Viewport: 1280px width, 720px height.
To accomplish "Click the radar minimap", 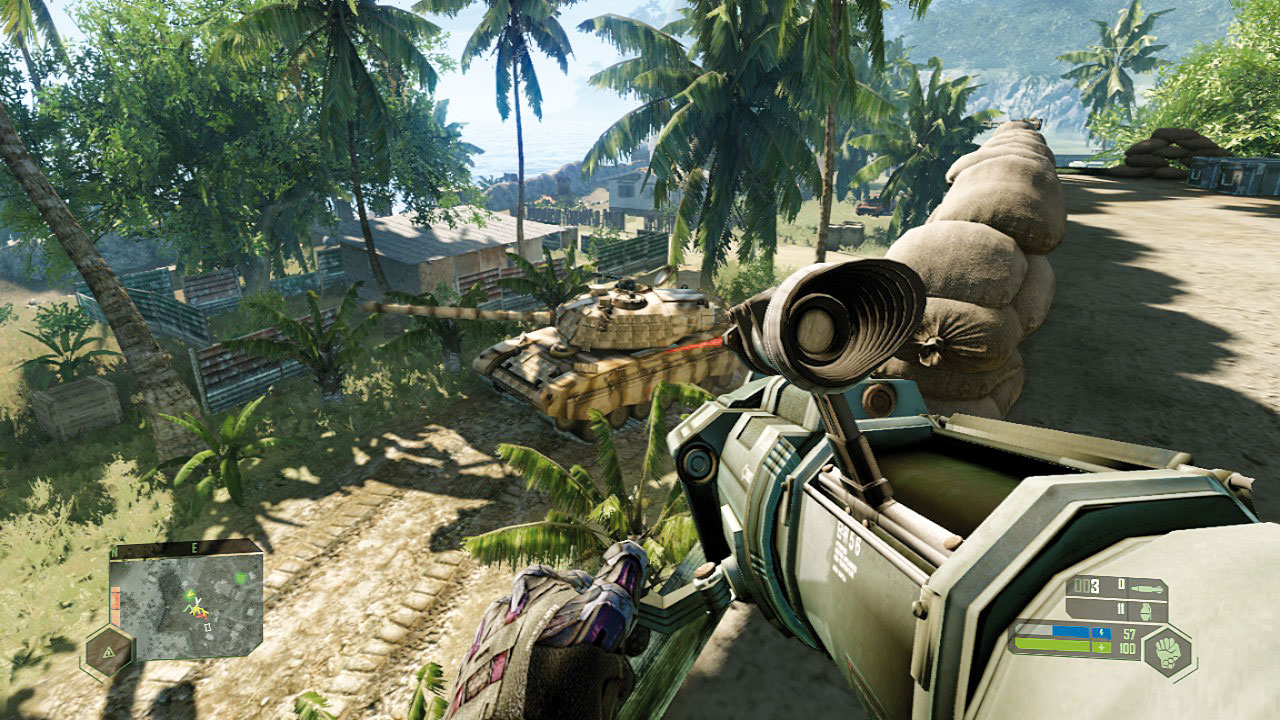I will (185, 606).
